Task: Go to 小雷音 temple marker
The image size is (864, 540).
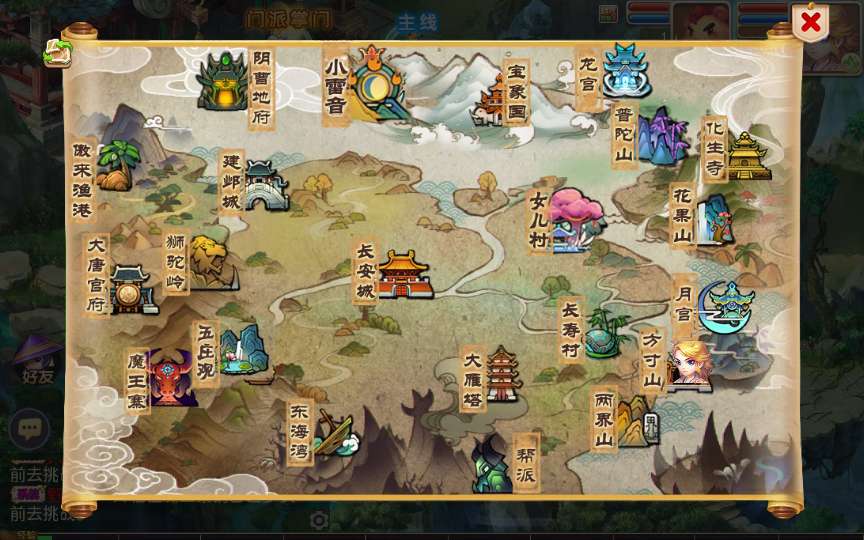Action: coord(378,82)
